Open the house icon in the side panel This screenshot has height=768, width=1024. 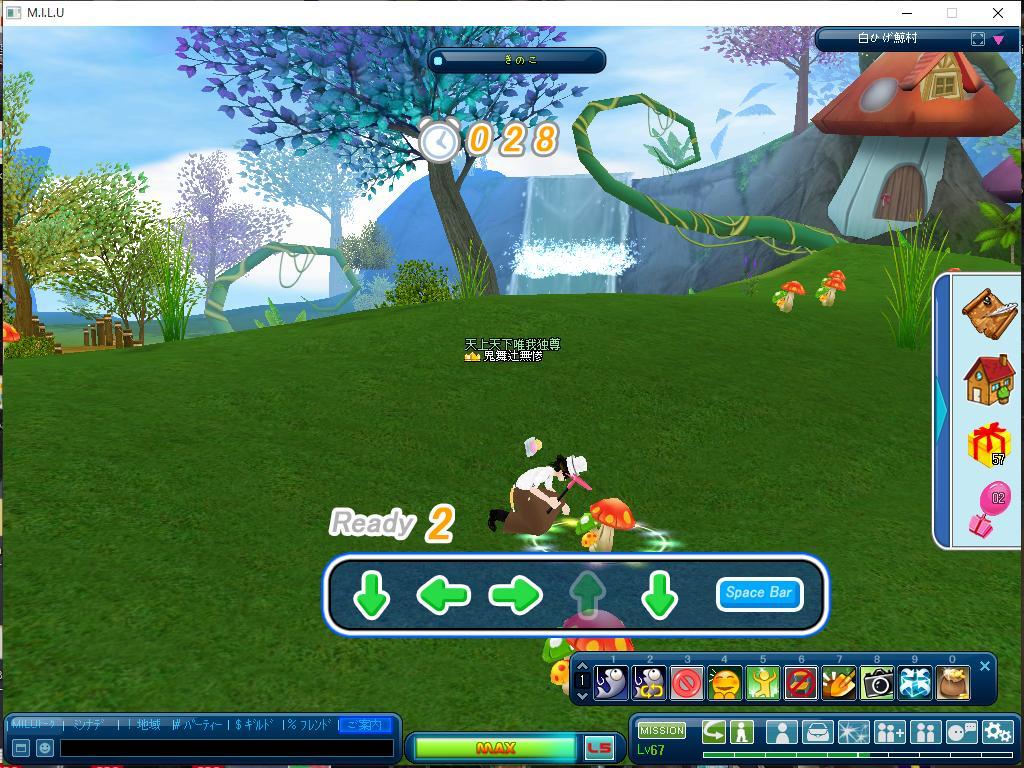989,380
